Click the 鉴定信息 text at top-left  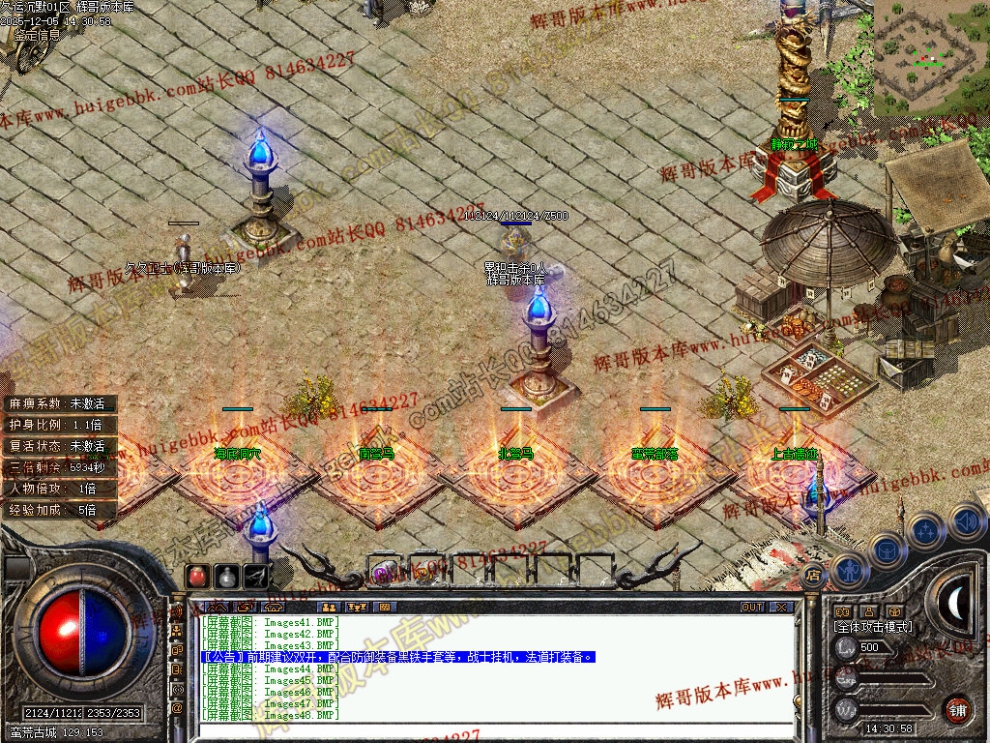point(36,34)
